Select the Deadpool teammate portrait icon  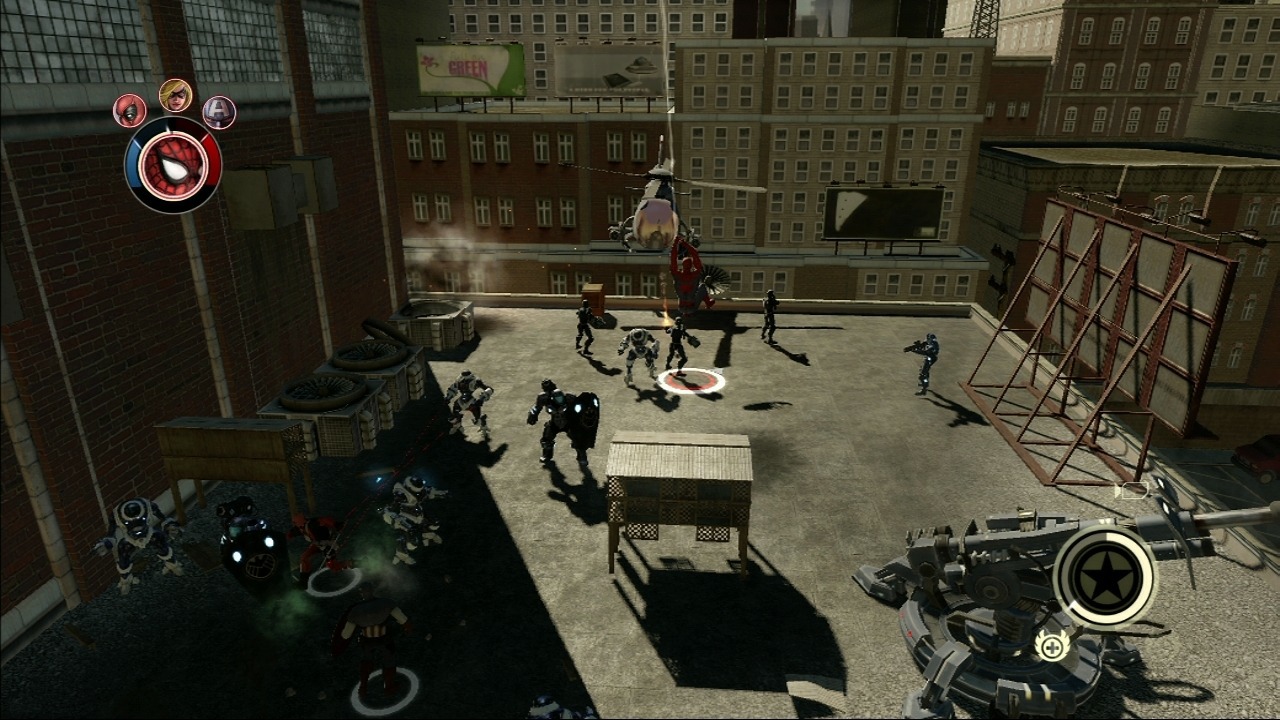pos(130,108)
